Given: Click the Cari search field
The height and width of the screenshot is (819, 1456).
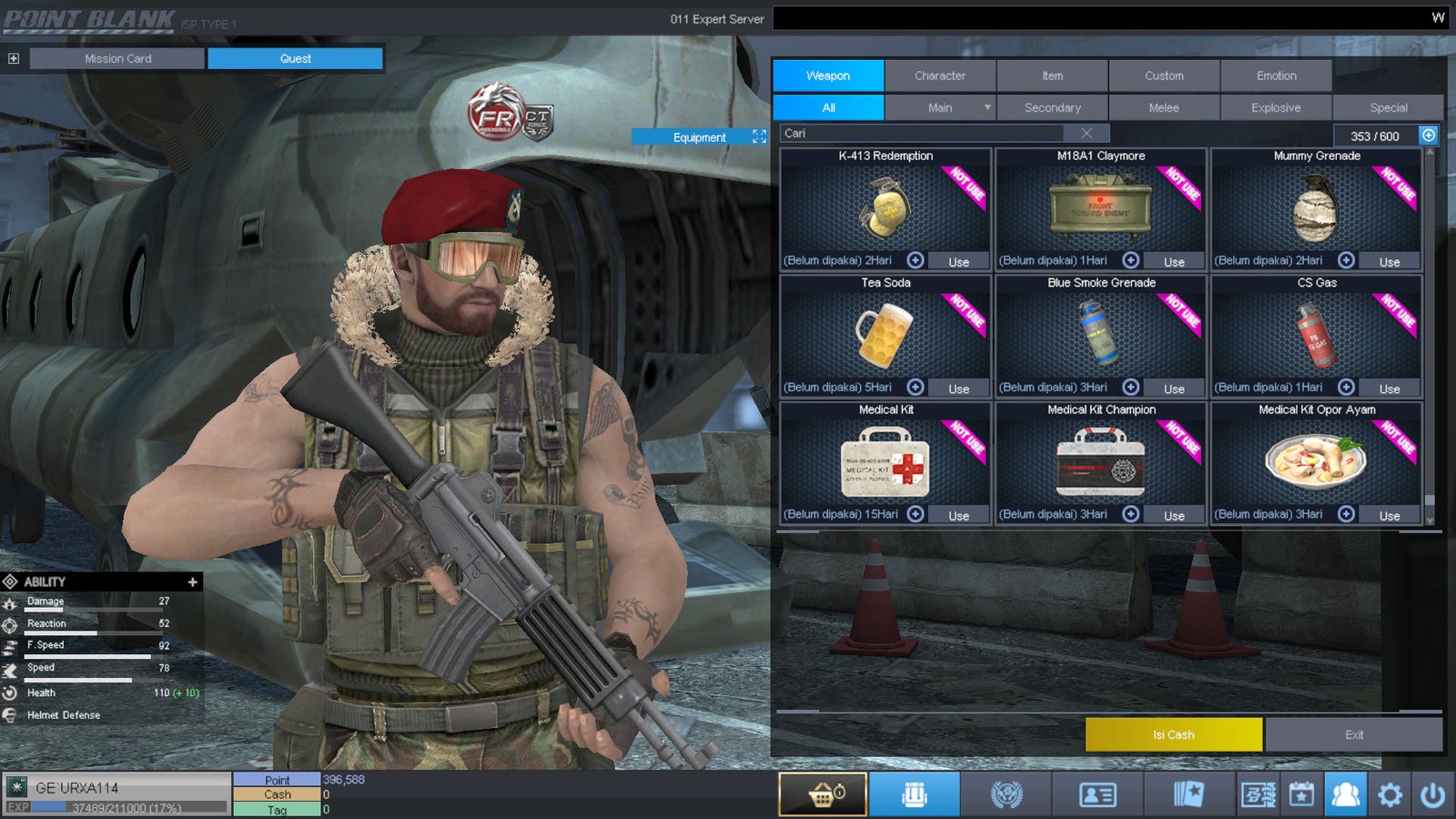Looking at the screenshot, I should [928, 134].
